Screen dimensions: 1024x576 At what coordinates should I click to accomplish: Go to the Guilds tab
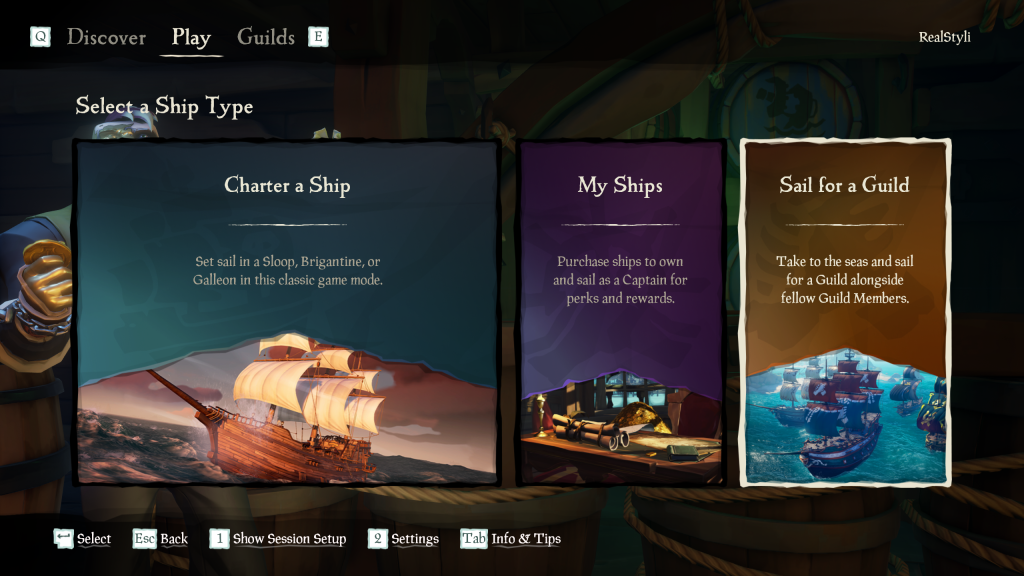(x=265, y=38)
